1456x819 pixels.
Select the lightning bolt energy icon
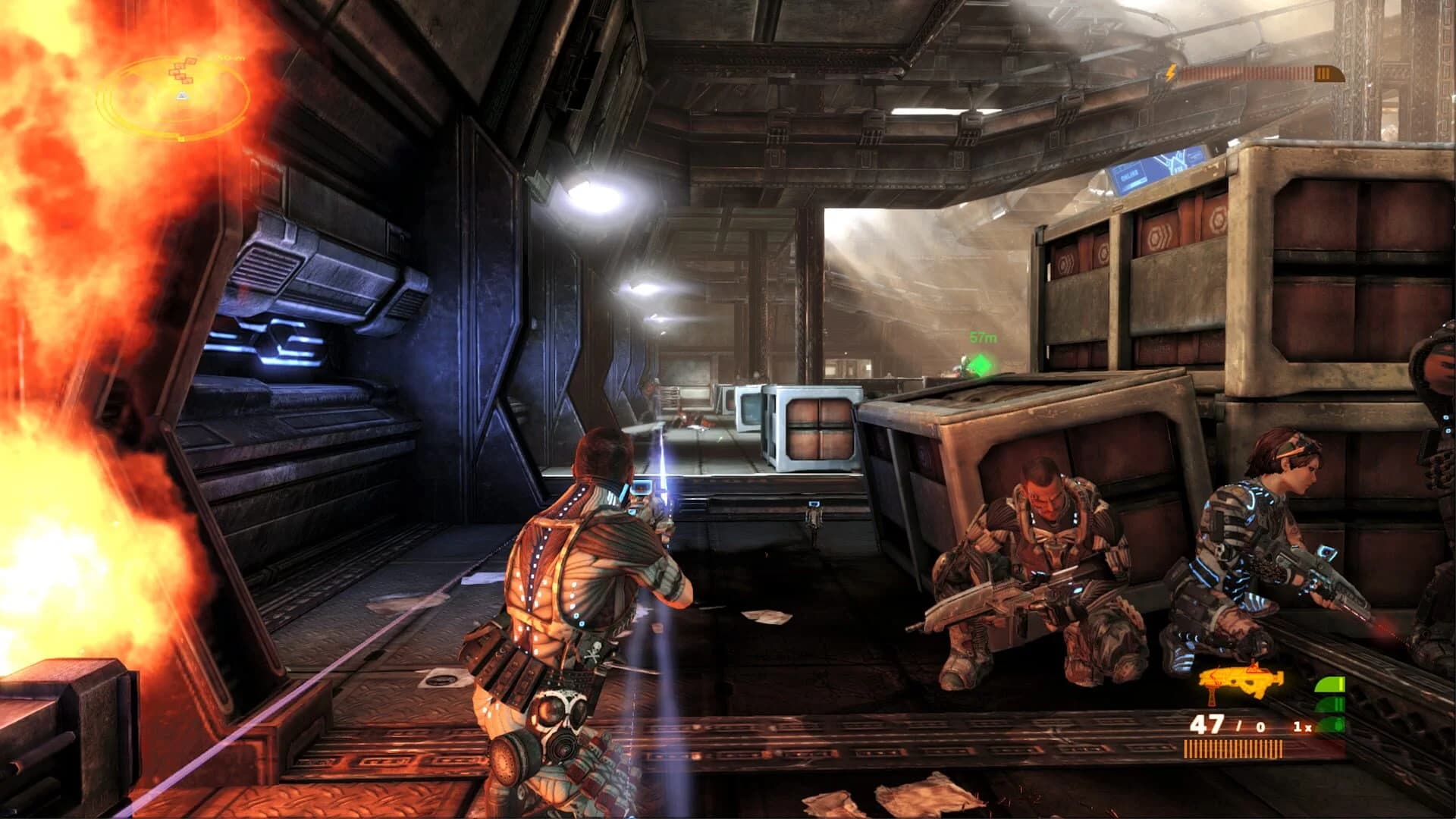point(1170,74)
